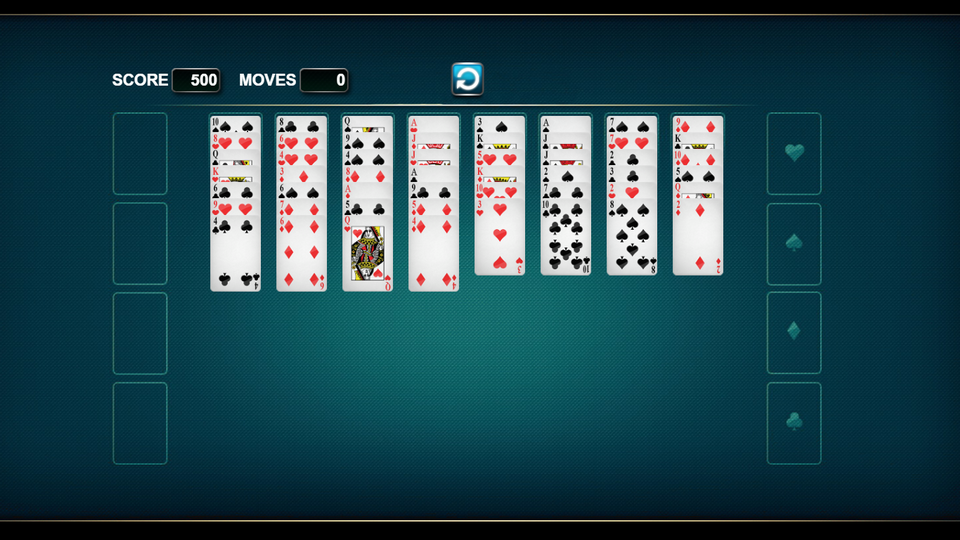Select the spades foundation pile
Viewport: 960px width, 540px height.
click(x=794, y=243)
